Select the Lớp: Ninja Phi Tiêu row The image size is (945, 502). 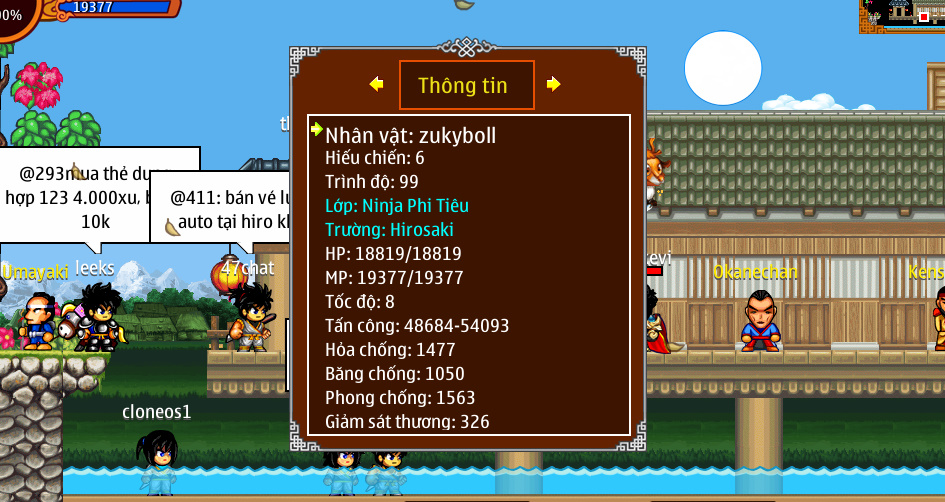click(397, 206)
